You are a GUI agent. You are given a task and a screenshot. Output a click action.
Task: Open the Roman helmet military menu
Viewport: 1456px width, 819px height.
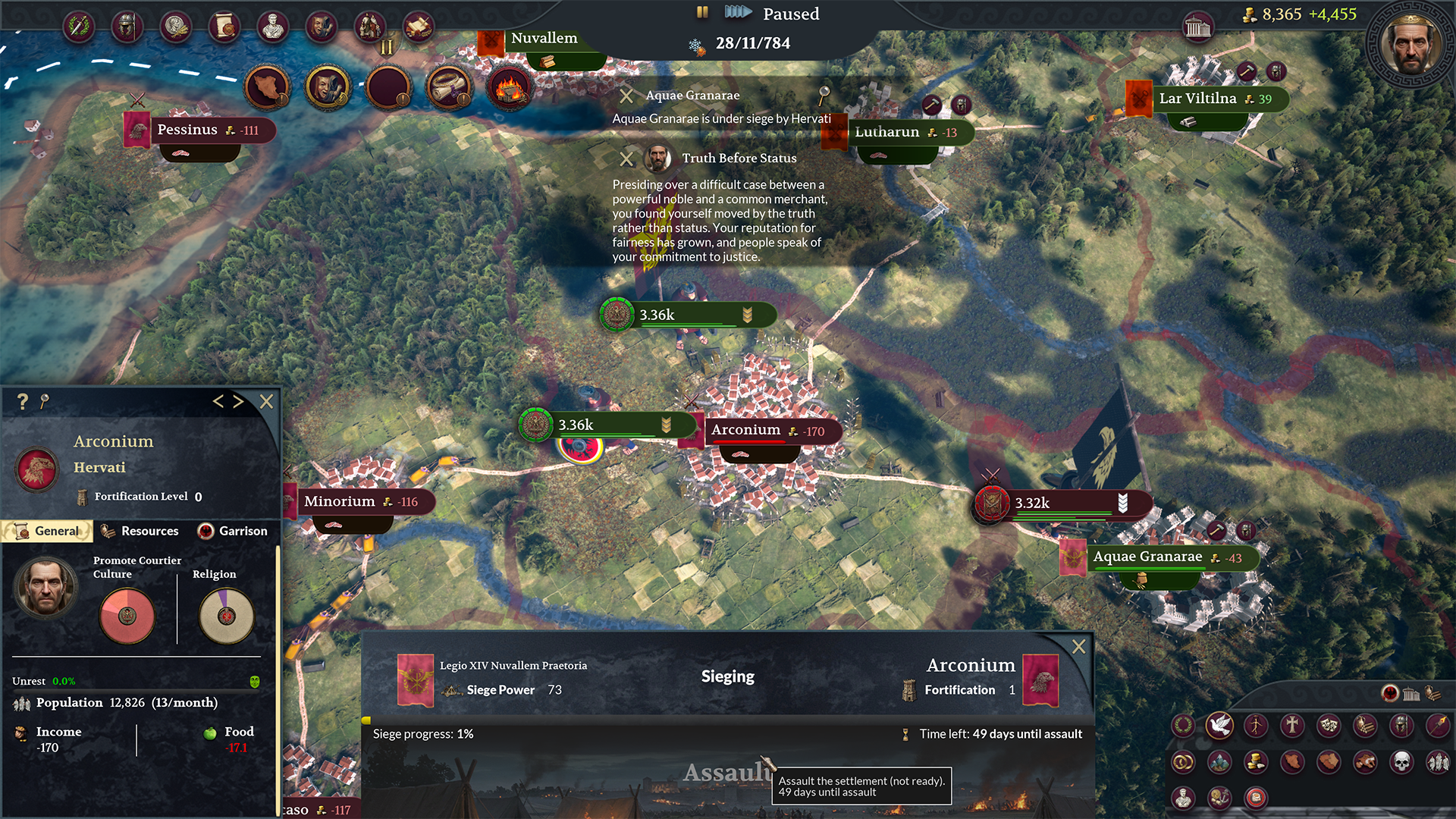coord(127,27)
